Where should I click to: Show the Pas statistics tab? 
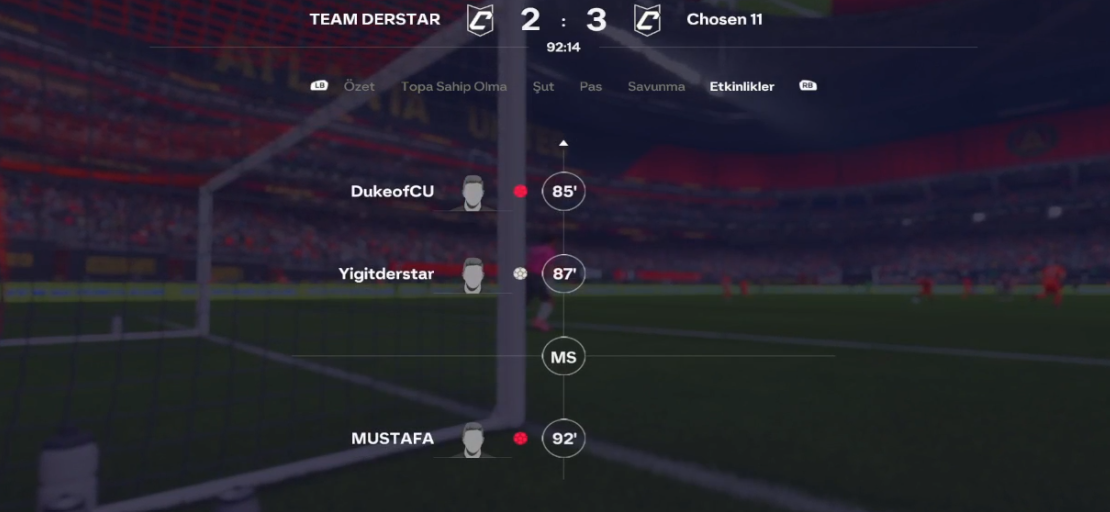(x=591, y=87)
